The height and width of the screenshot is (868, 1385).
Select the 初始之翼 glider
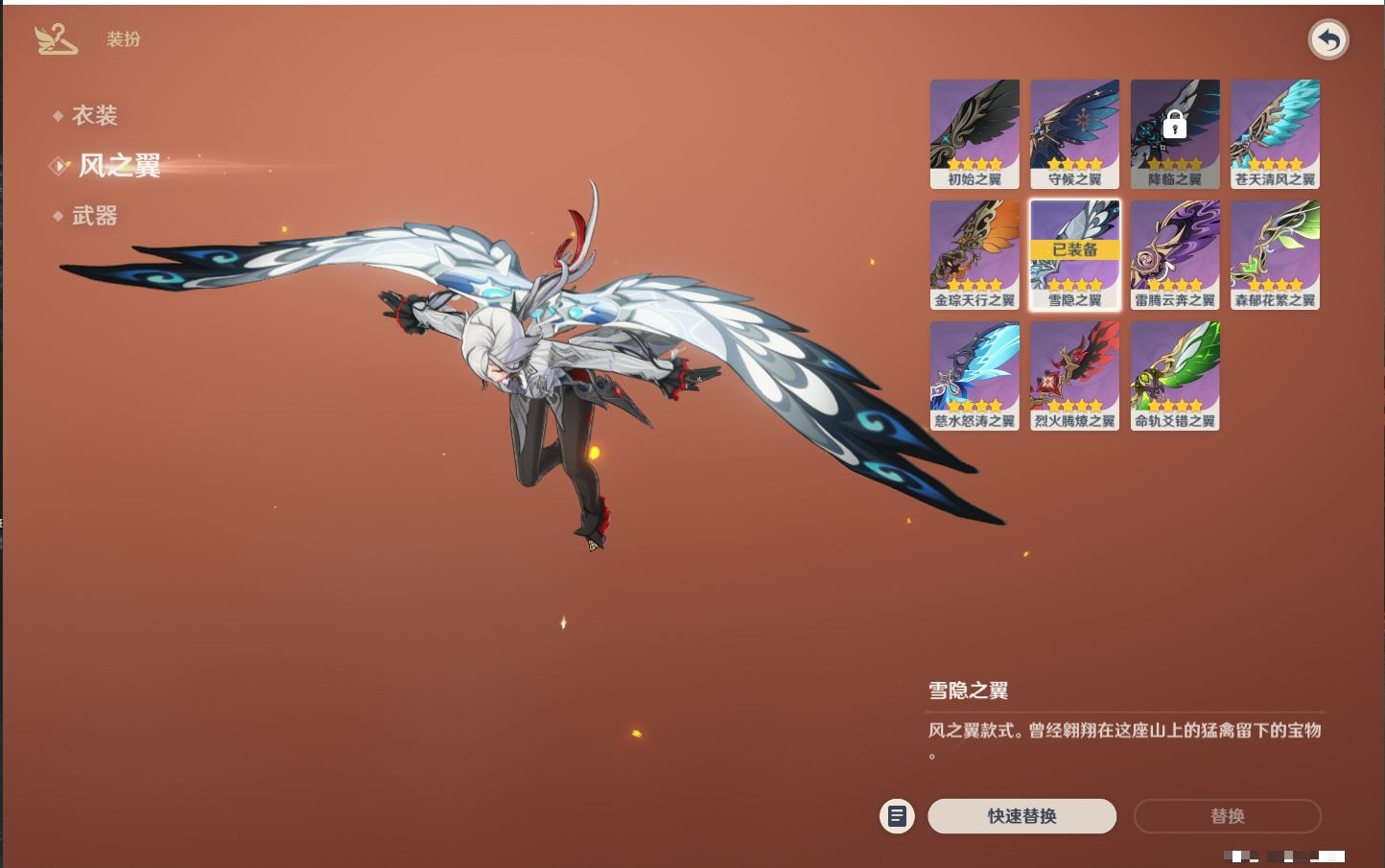pyautogui.click(x=974, y=133)
